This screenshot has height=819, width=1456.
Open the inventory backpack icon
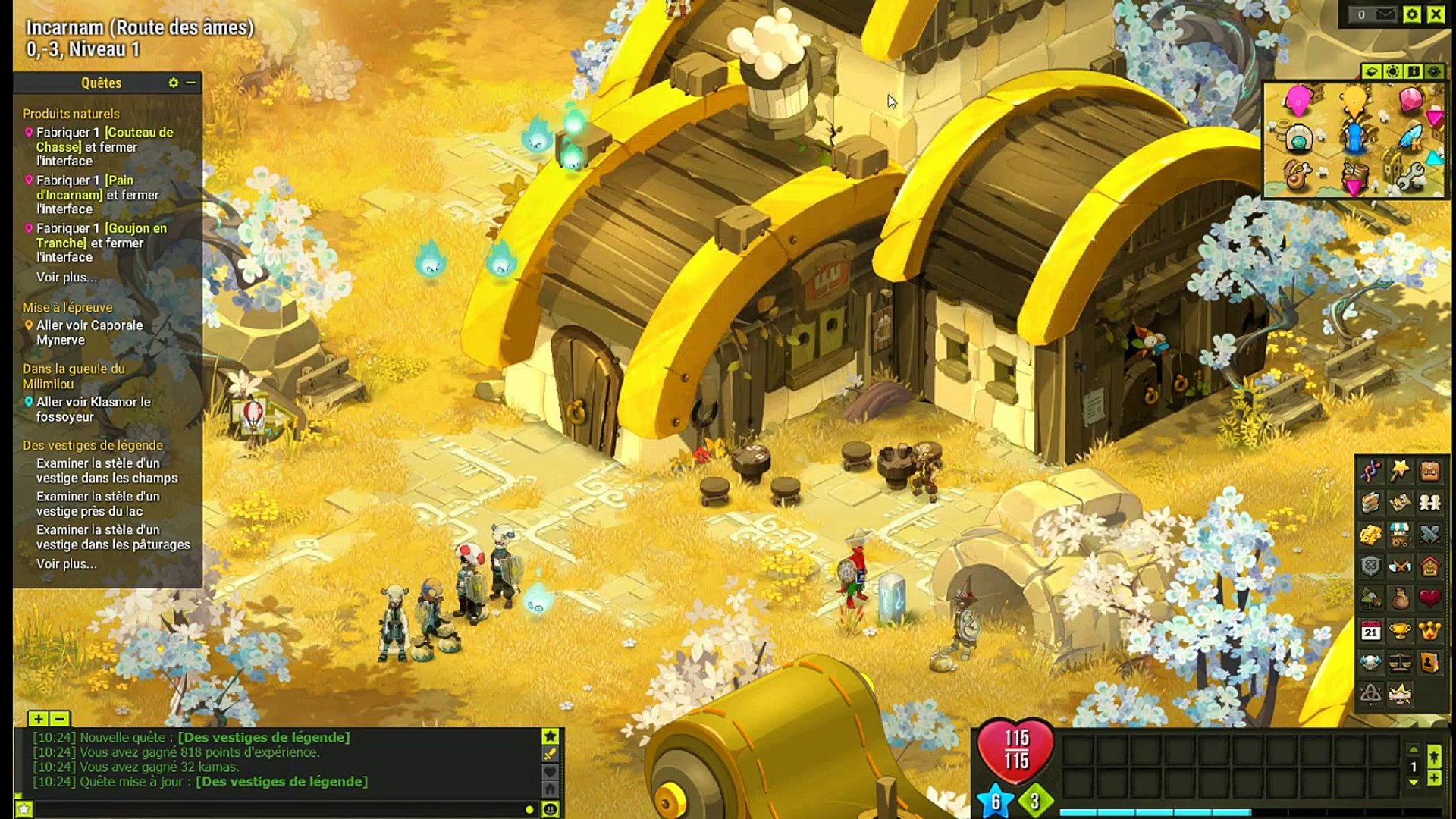click(x=1429, y=472)
